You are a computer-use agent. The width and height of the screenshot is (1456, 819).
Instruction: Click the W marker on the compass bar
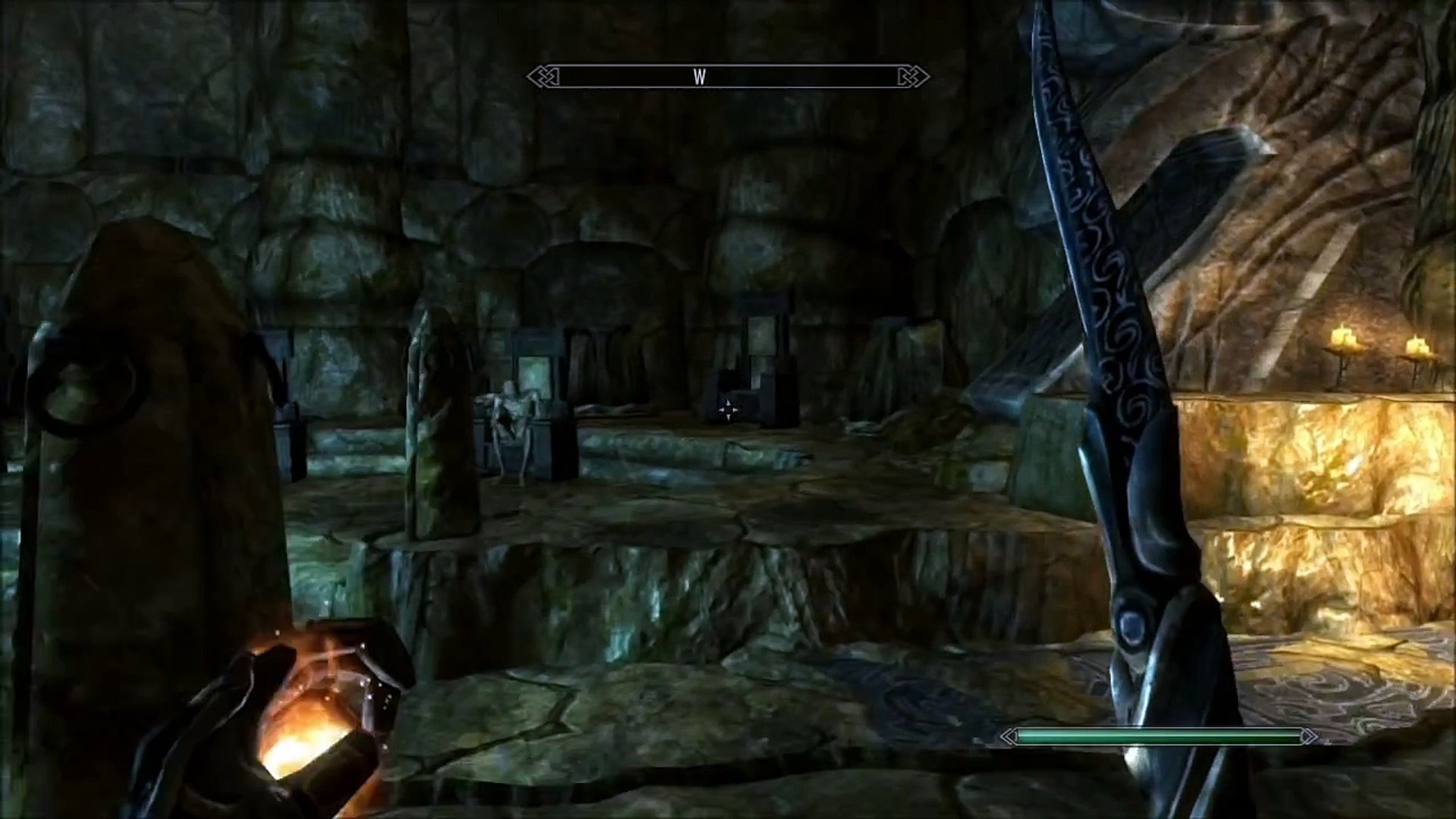pos(699,77)
